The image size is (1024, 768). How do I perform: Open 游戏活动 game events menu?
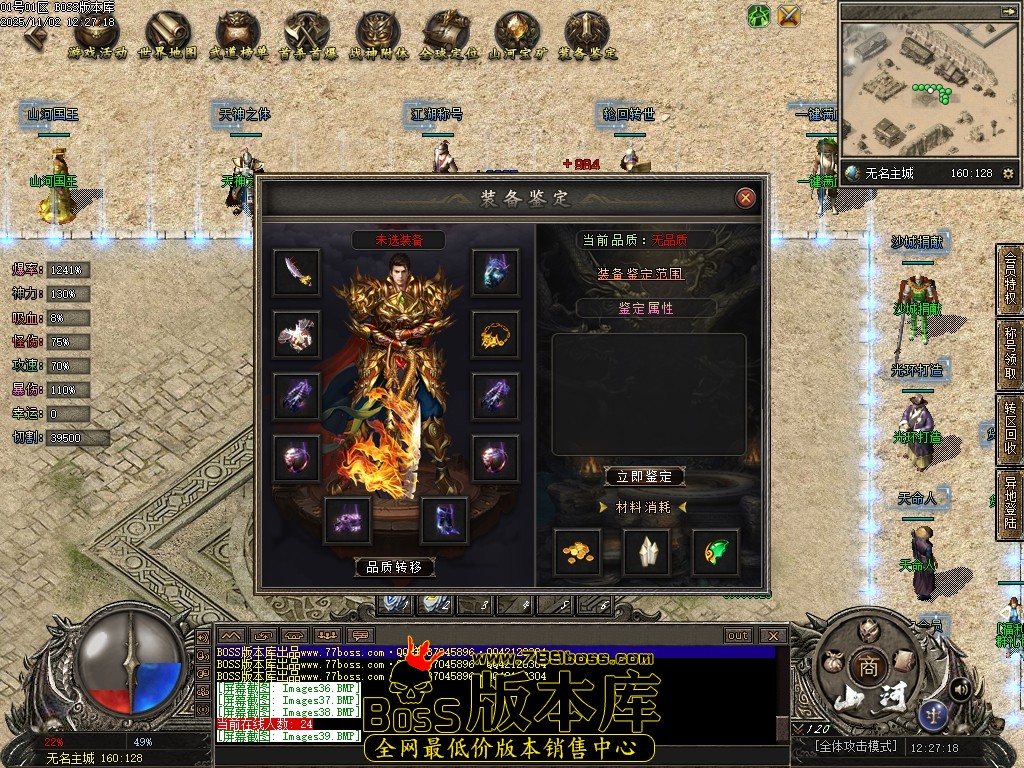[x=91, y=35]
